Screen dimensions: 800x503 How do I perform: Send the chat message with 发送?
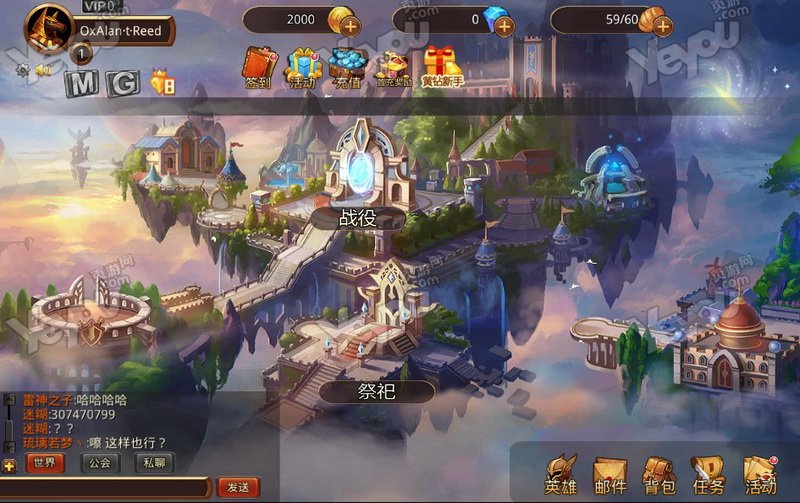pyautogui.click(x=237, y=487)
